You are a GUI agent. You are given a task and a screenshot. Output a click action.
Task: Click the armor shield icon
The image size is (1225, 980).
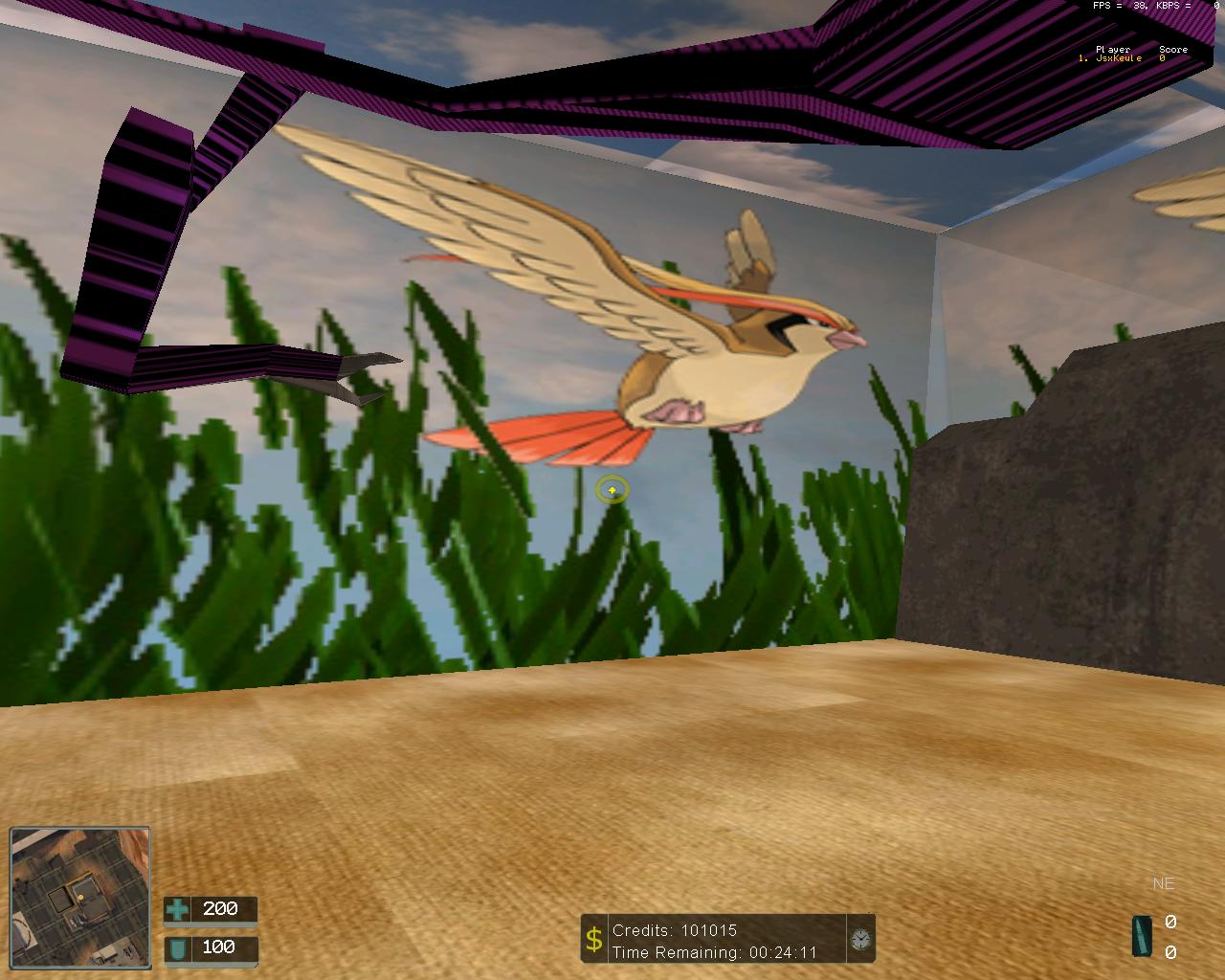click(x=177, y=947)
